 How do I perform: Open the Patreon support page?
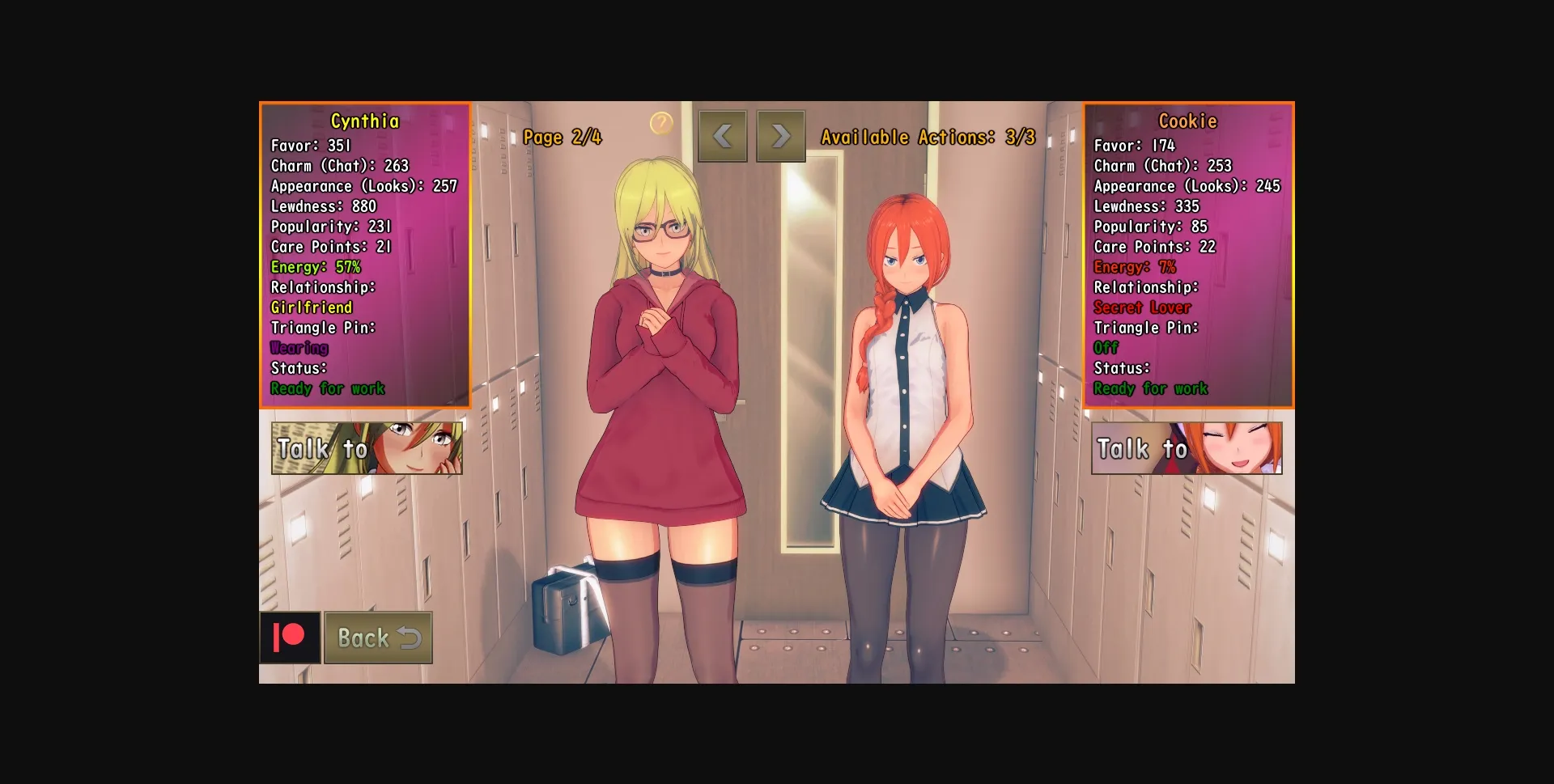290,638
